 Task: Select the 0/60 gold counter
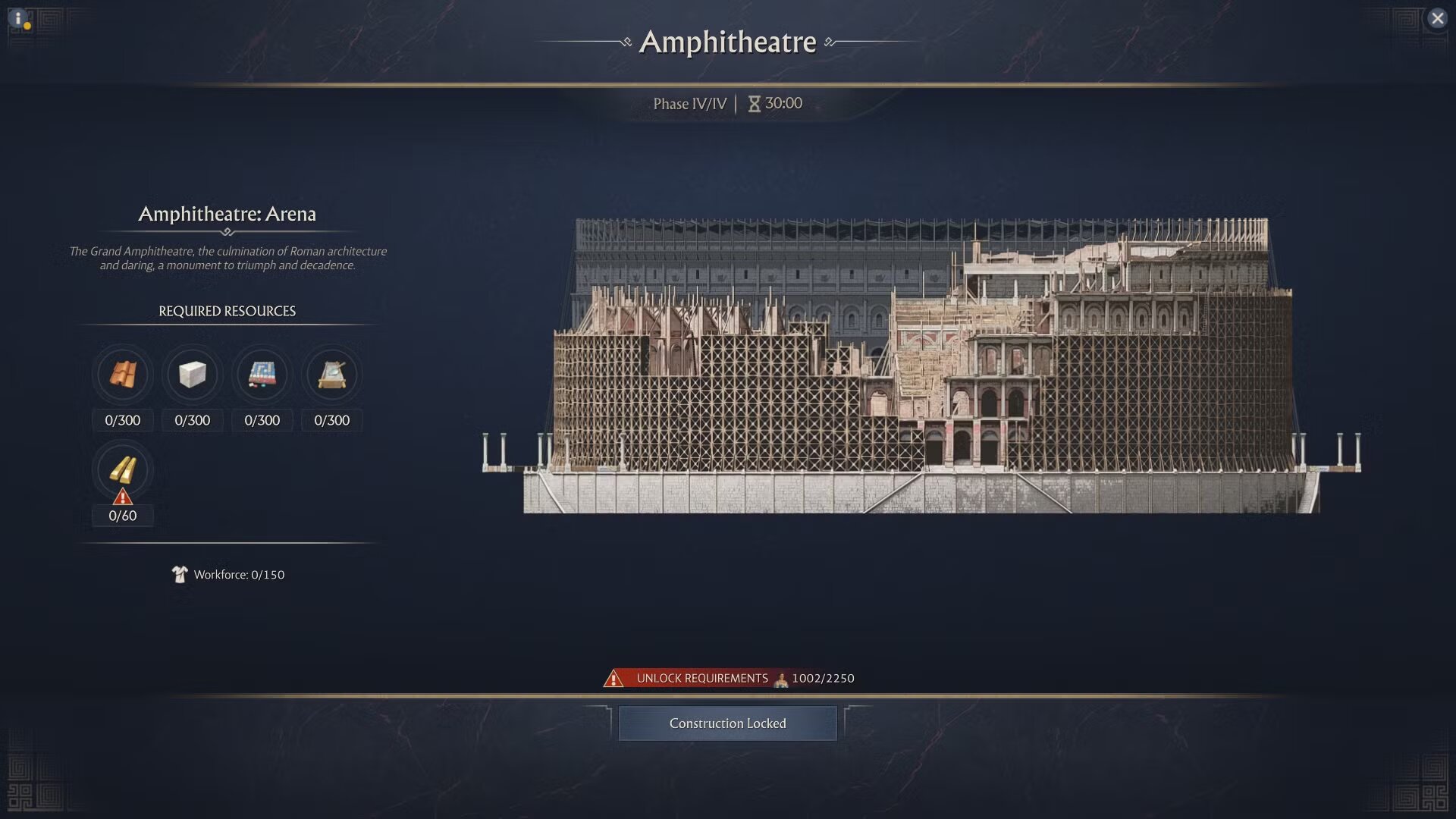coord(122,516)
